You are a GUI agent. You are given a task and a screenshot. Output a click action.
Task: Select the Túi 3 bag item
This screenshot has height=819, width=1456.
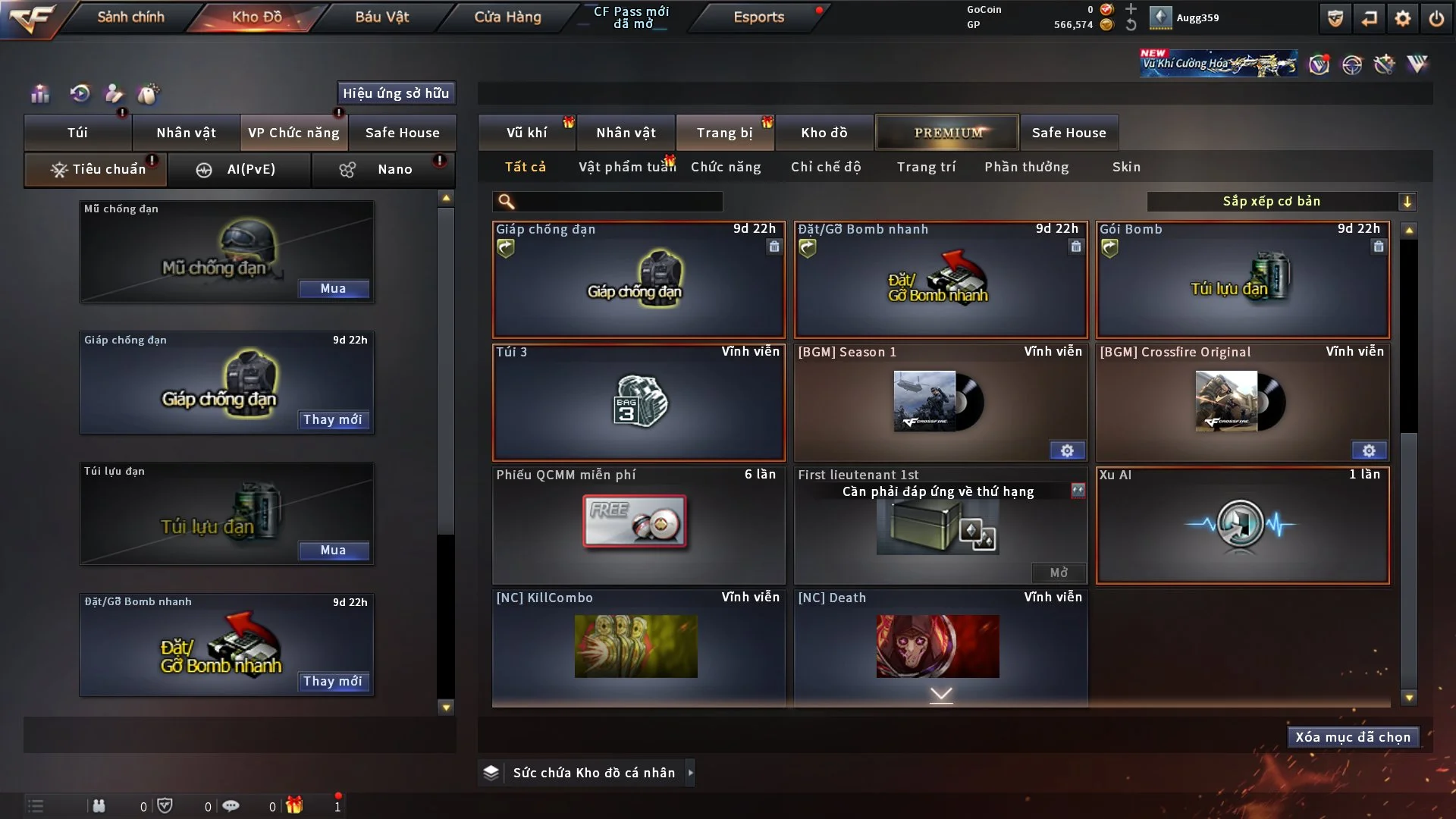pyautogui.click(x=639, y=403)
